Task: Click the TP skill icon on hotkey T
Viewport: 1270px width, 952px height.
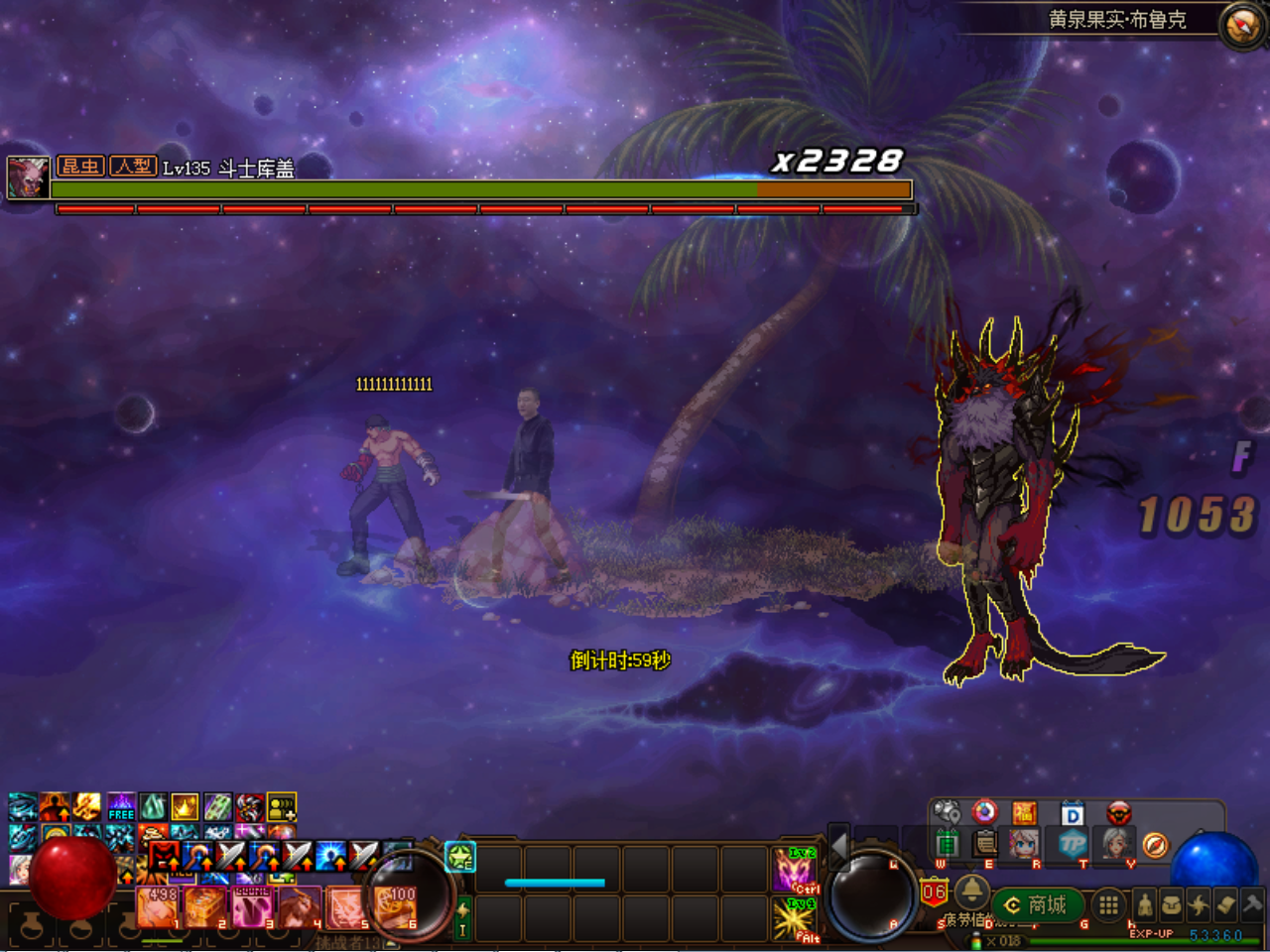Action: click(1075, 844)
